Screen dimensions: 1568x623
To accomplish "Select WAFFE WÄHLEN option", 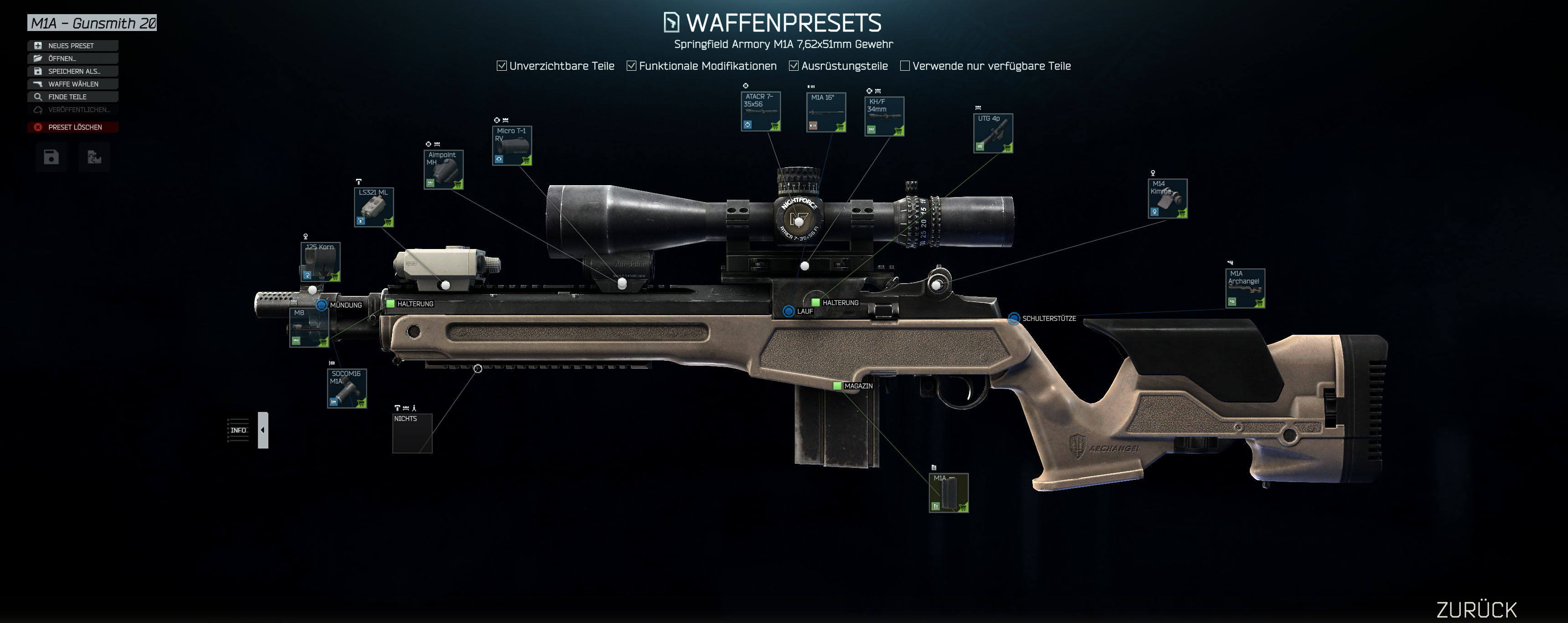I will [72, 84].
